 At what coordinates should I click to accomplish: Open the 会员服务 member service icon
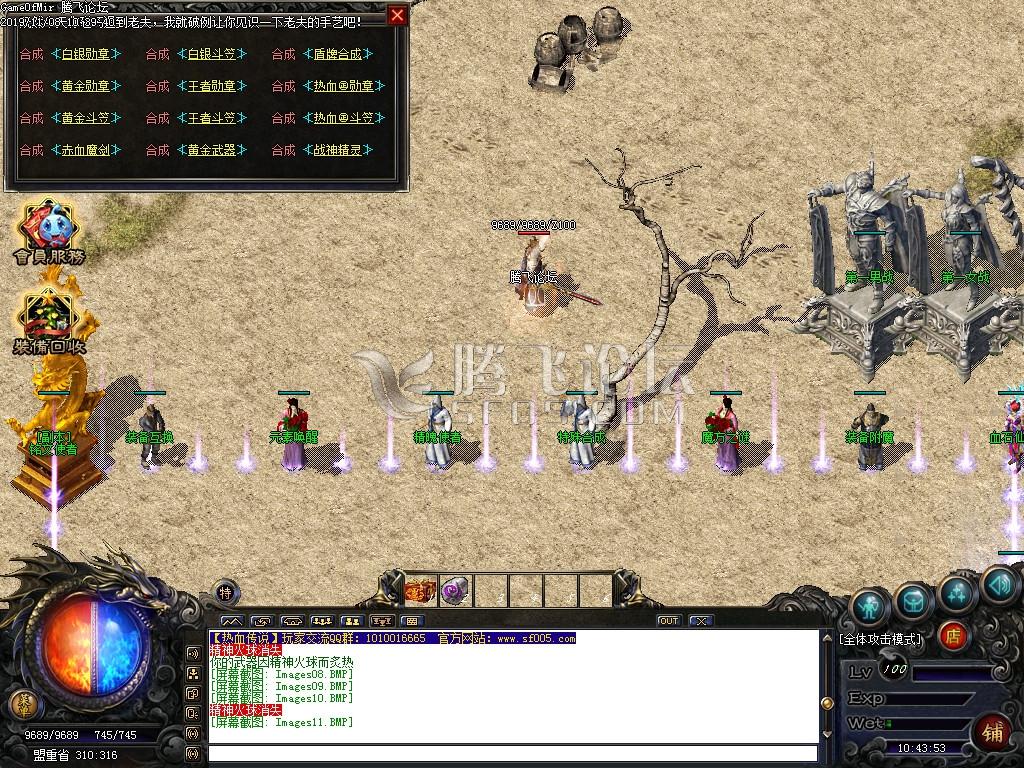48,232
